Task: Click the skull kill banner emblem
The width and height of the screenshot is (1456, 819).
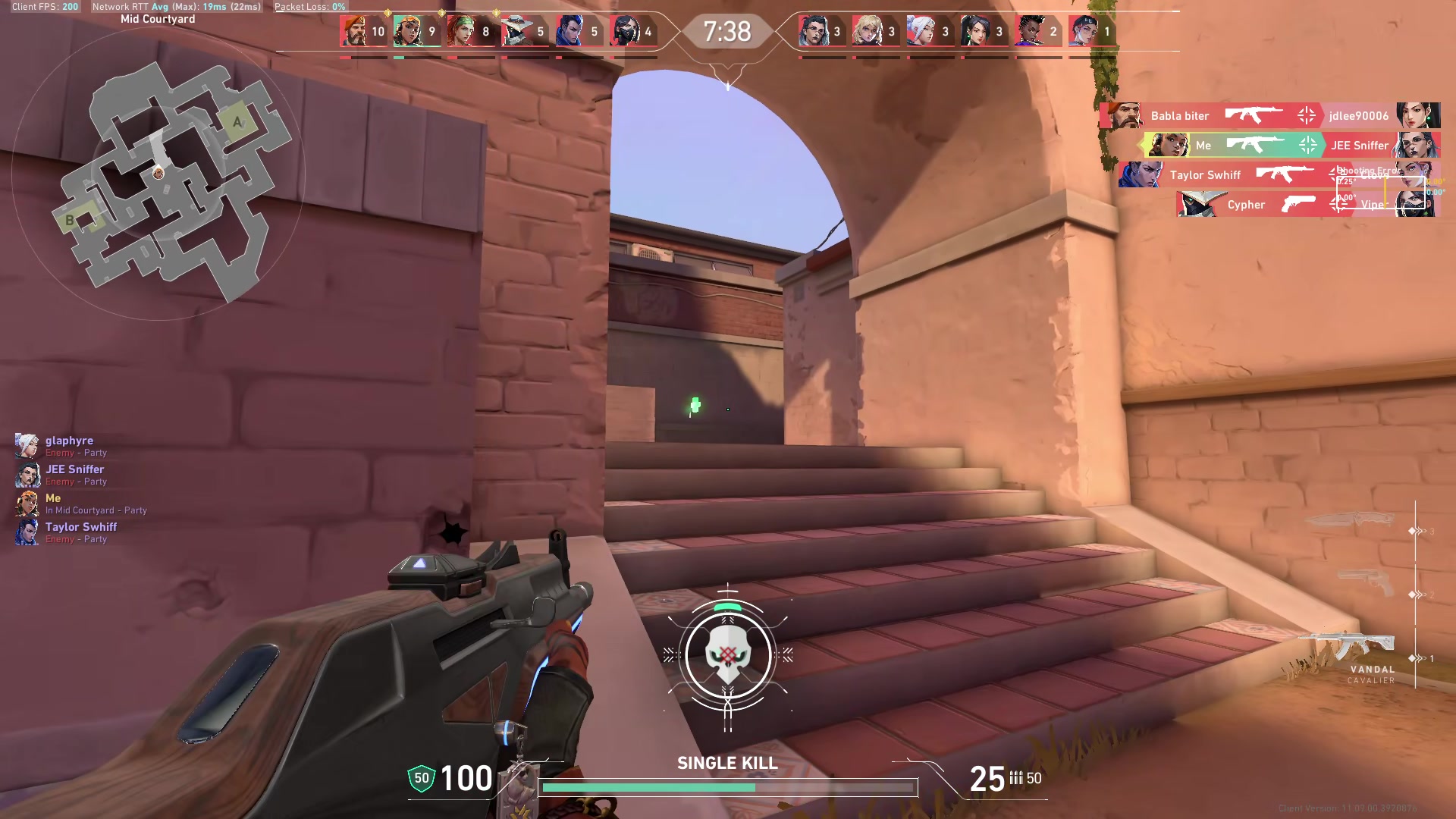Action: click(728, 655)
